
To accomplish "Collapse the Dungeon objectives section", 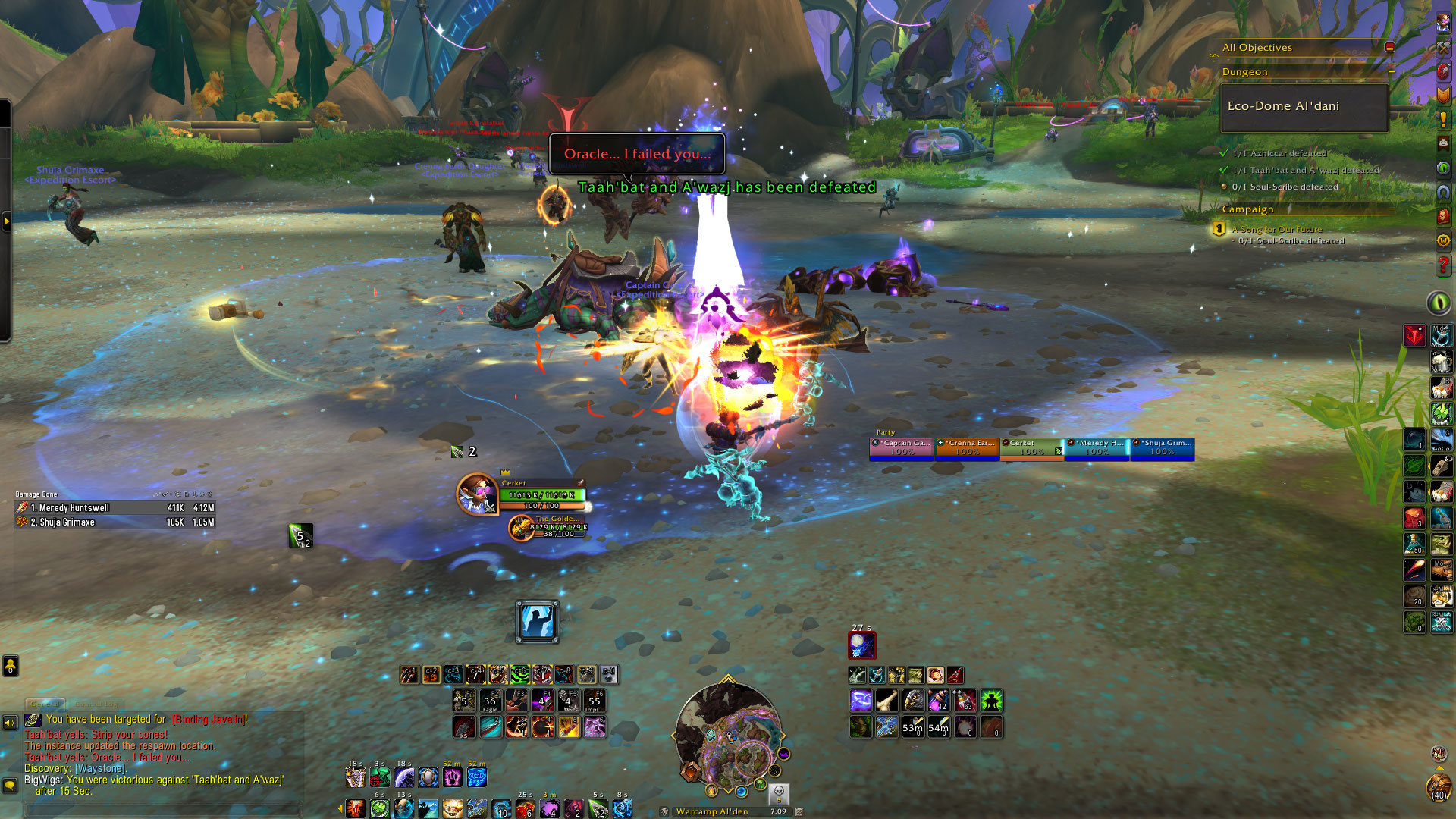I will (x=1392, y=72).
